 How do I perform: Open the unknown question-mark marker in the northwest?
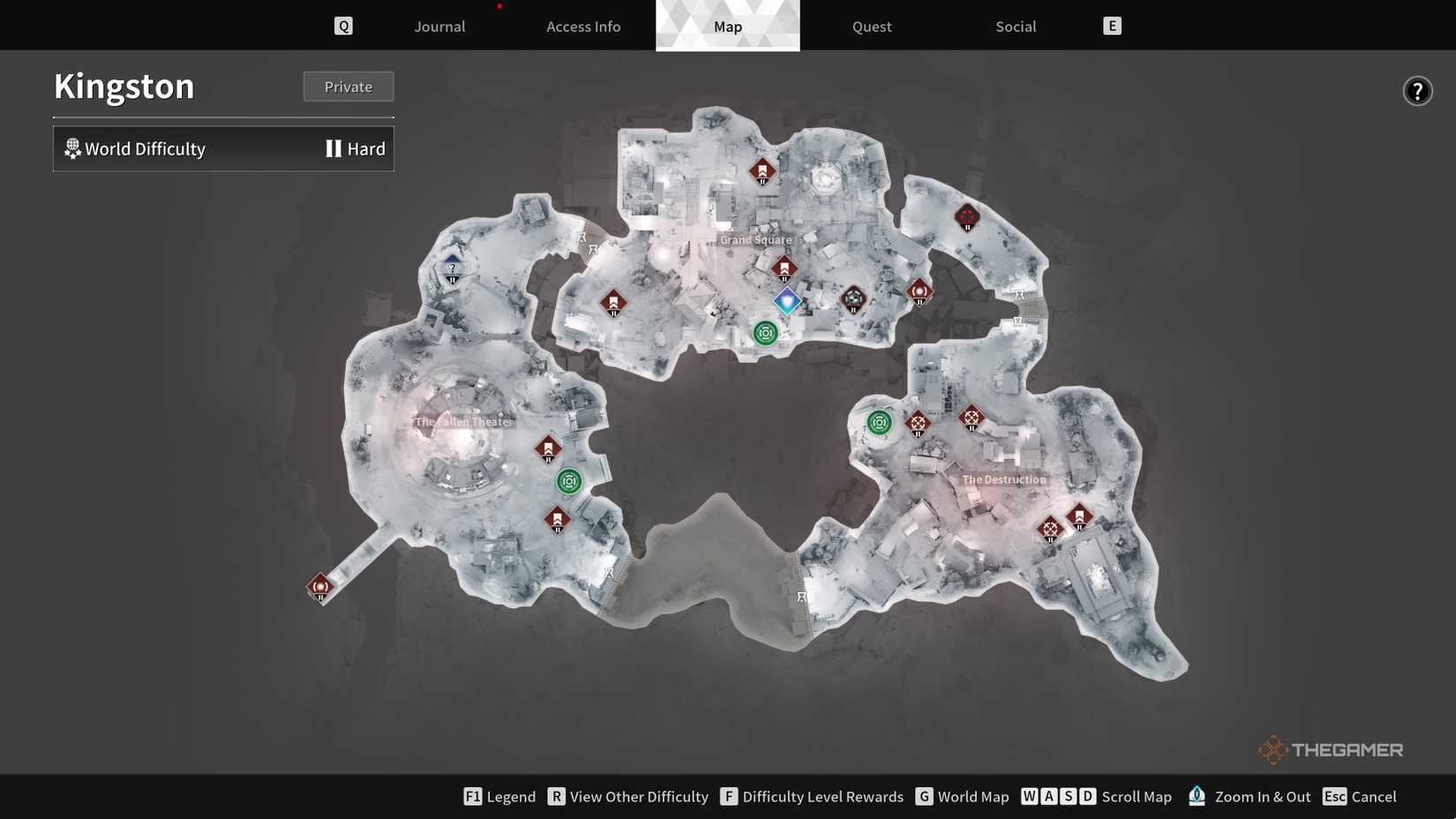click(x=452, y=267)
